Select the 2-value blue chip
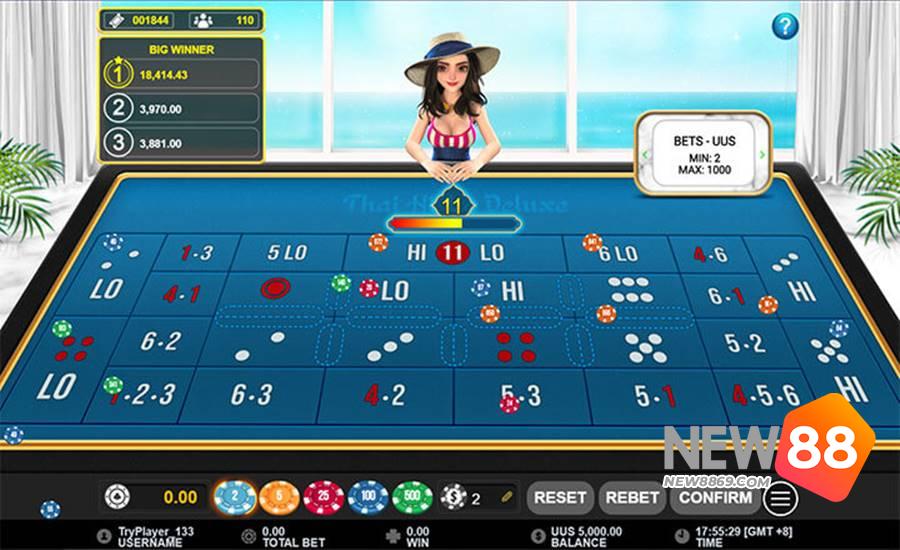 [x=231, y=496]
